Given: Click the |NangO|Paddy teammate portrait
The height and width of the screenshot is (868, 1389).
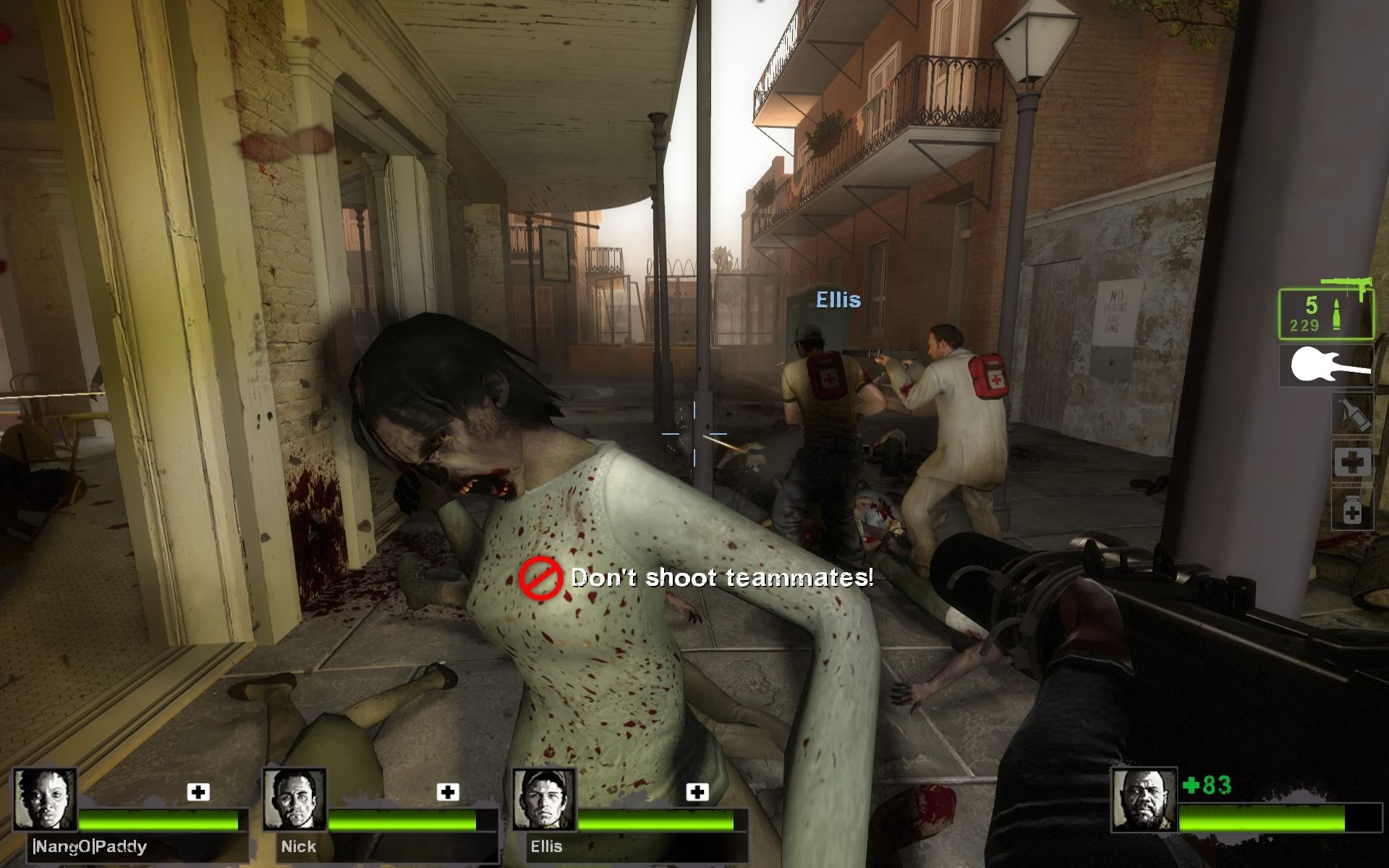Looking at the screenshot, I should point(46,800).
